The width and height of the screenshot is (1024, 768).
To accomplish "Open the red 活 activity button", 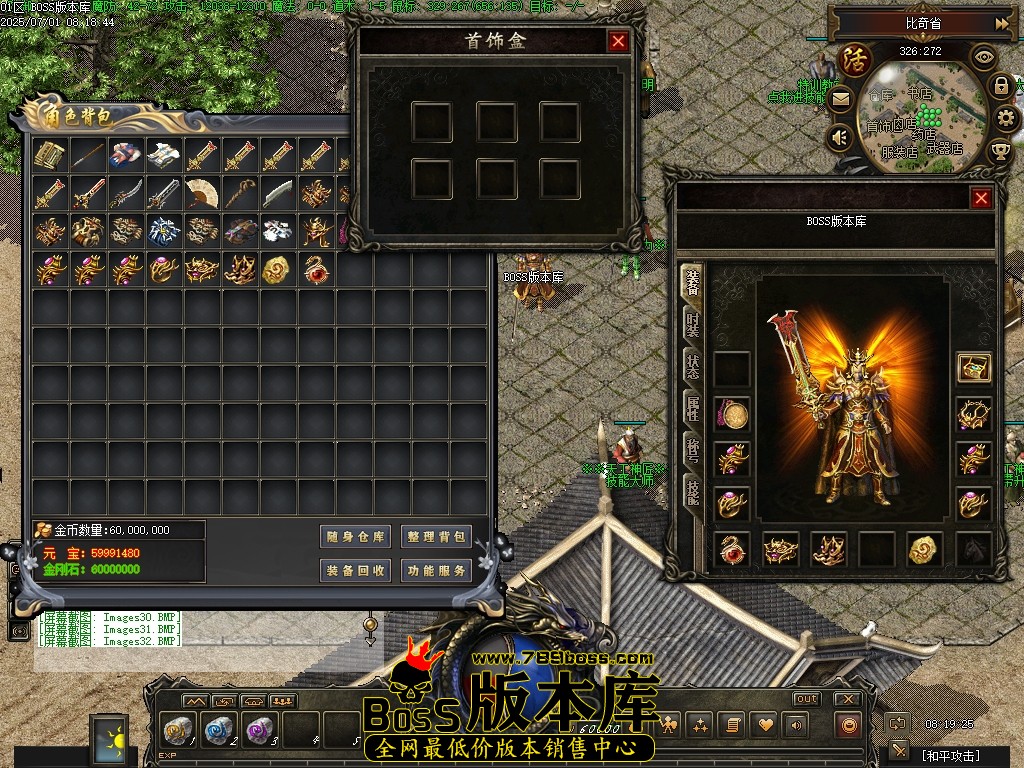I will pyautogui.click(x=855, y=60).
